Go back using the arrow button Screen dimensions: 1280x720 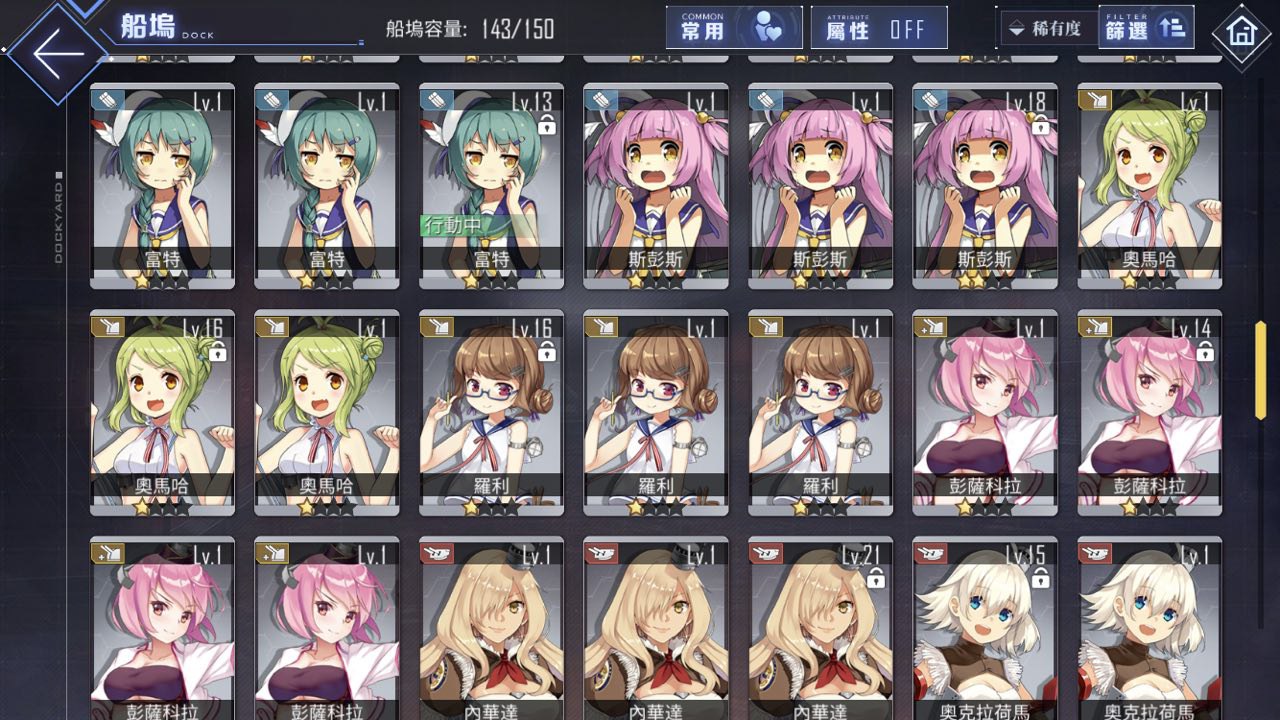[58, 54]
